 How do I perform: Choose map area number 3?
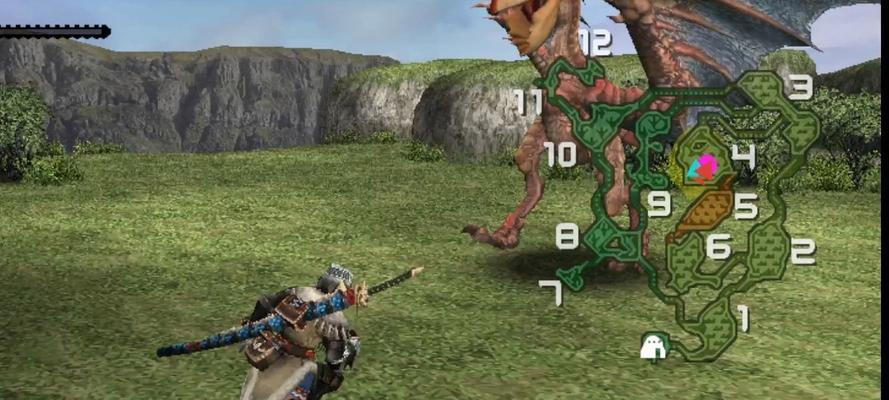(x=800, y=88)
